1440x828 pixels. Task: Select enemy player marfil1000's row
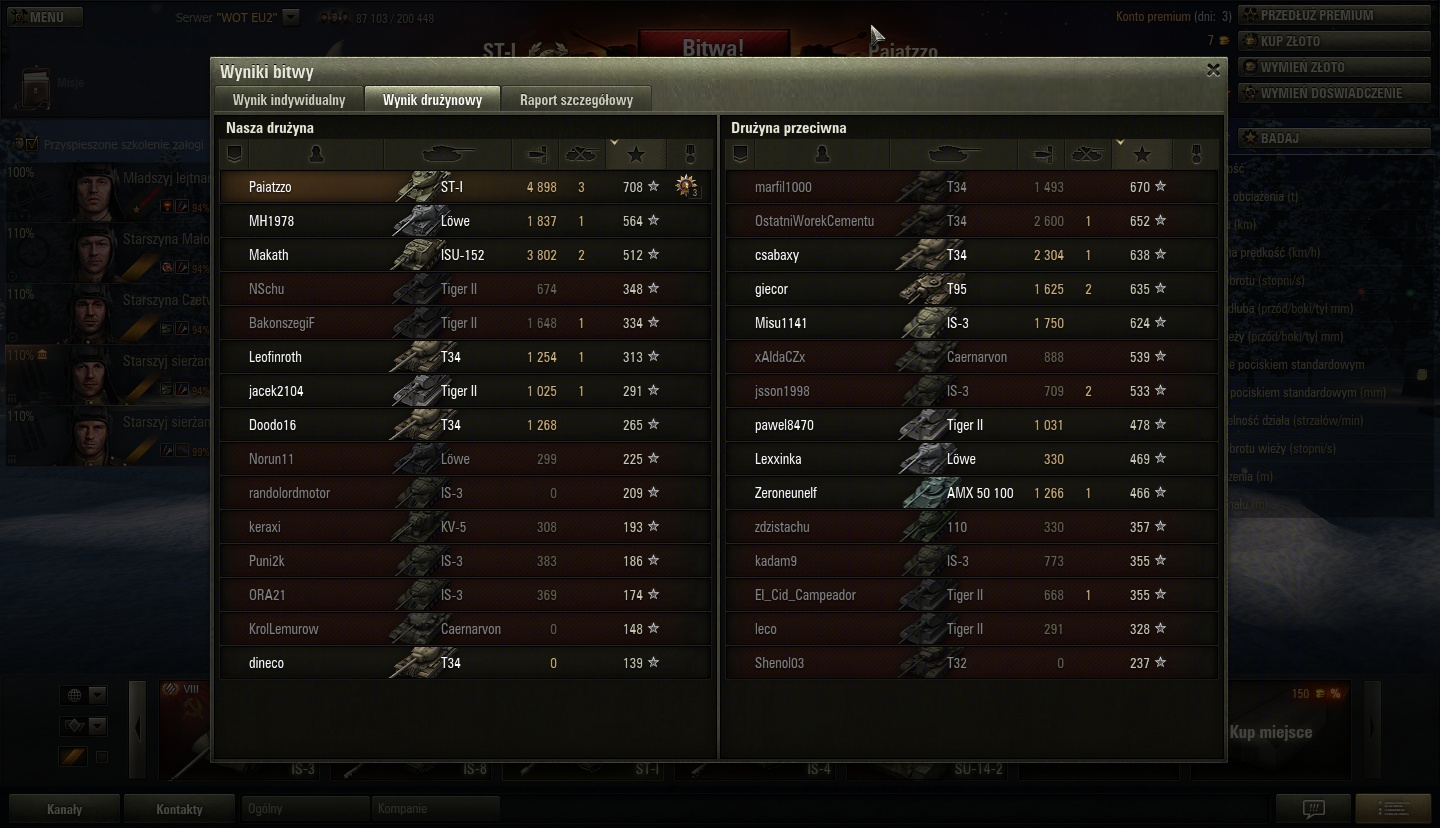pos(970,187)
